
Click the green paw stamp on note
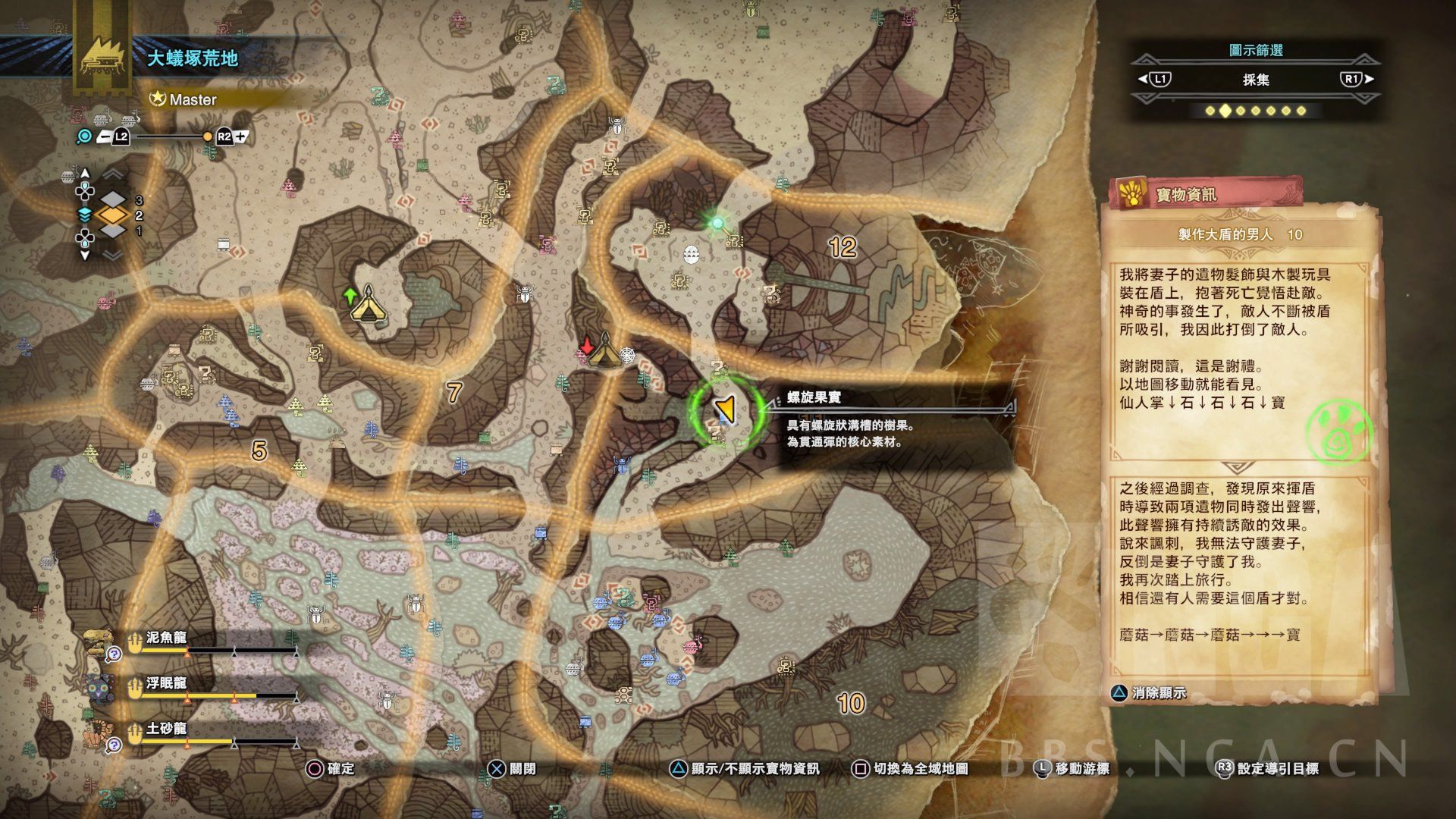coord(1339,434)
